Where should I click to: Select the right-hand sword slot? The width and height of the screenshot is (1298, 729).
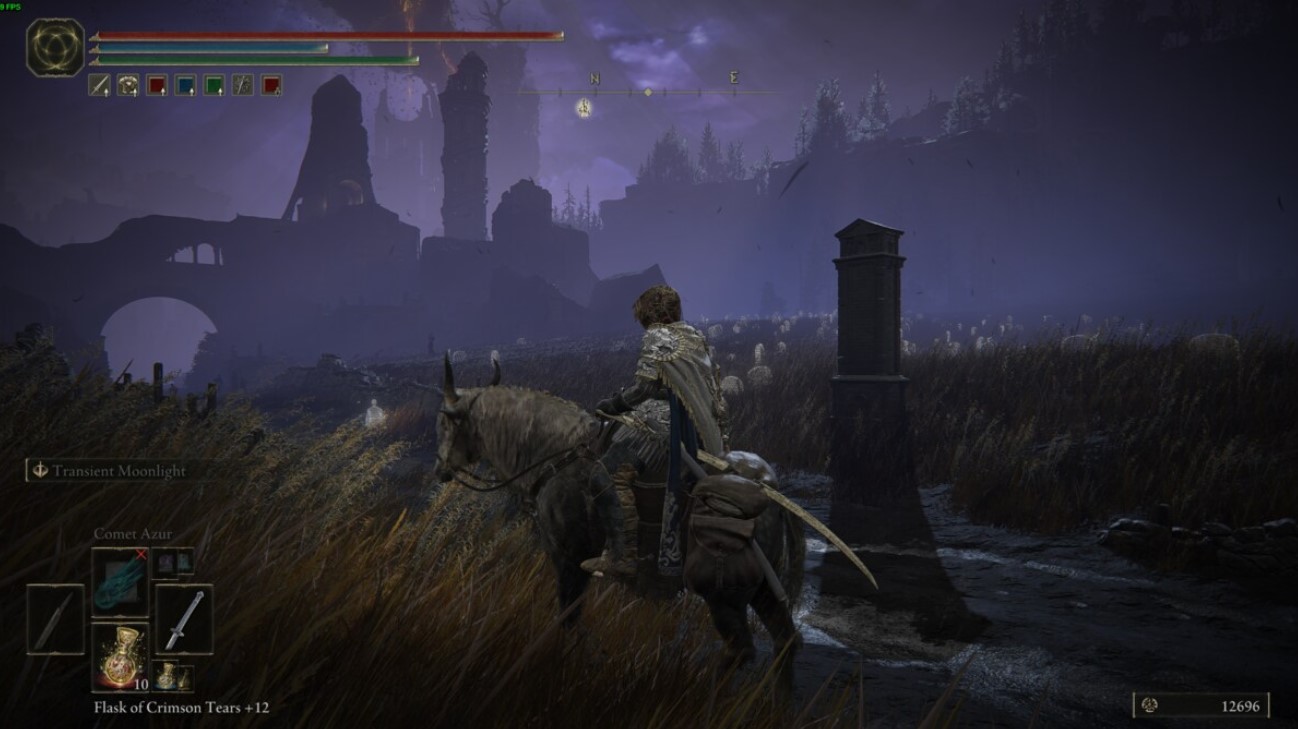[184, 620]
